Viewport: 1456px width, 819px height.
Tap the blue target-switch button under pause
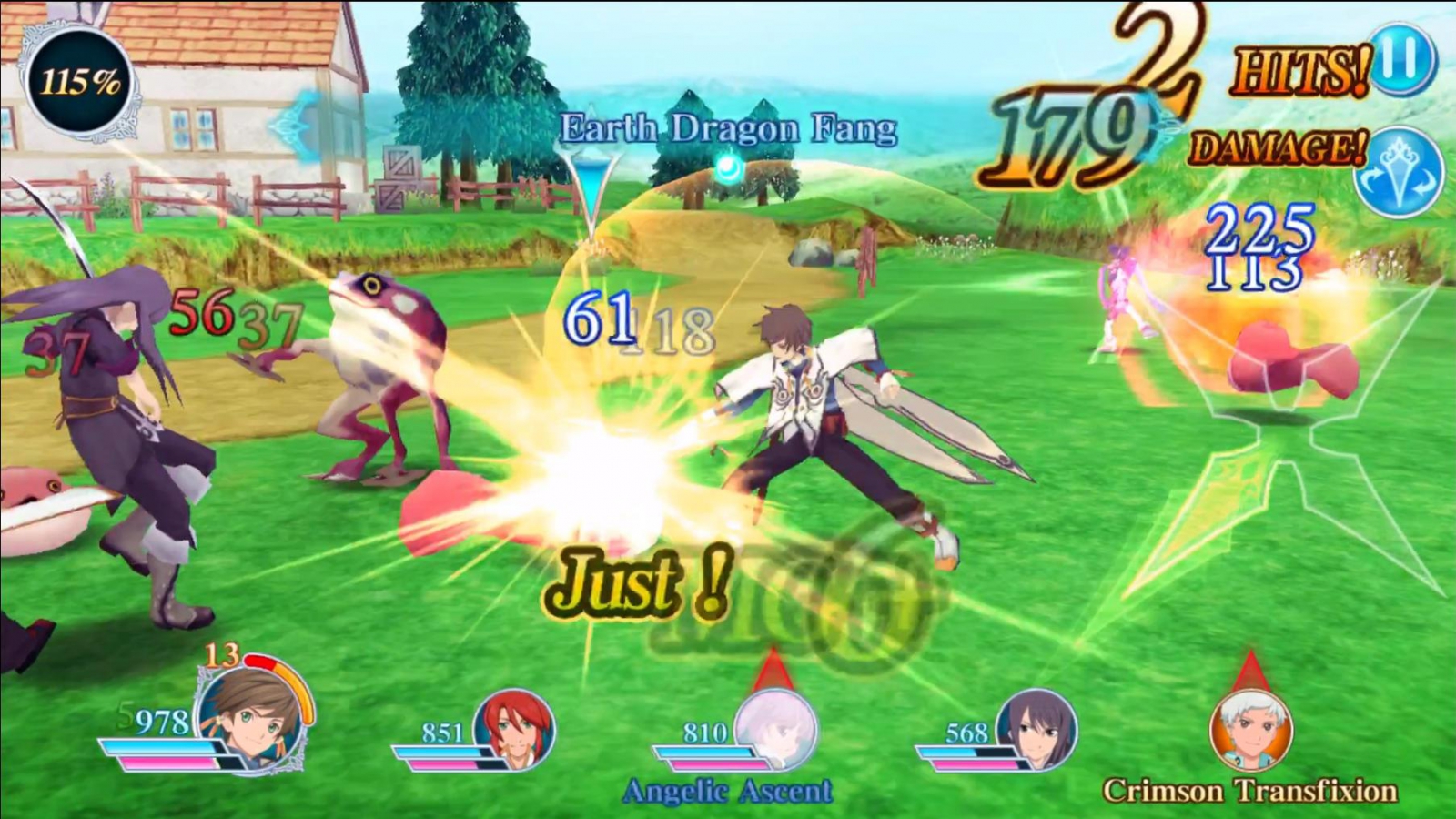point(1399,173)
